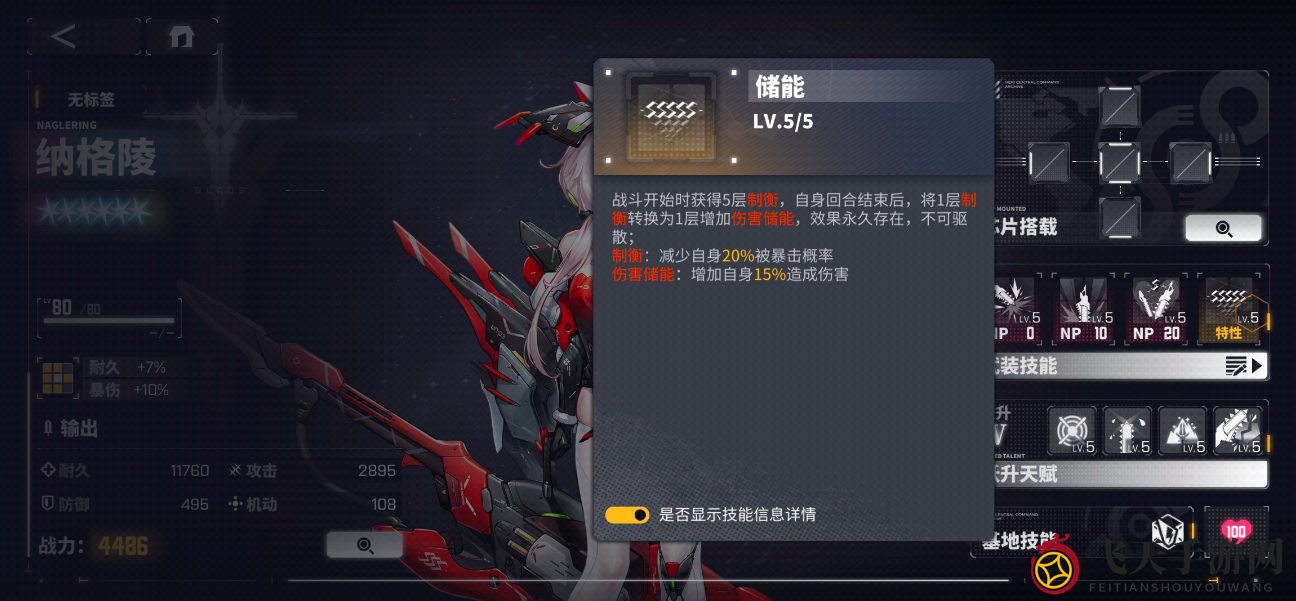Select the NP 10 skill icon
This screenshot has height=601, width=1296.
1084,310
